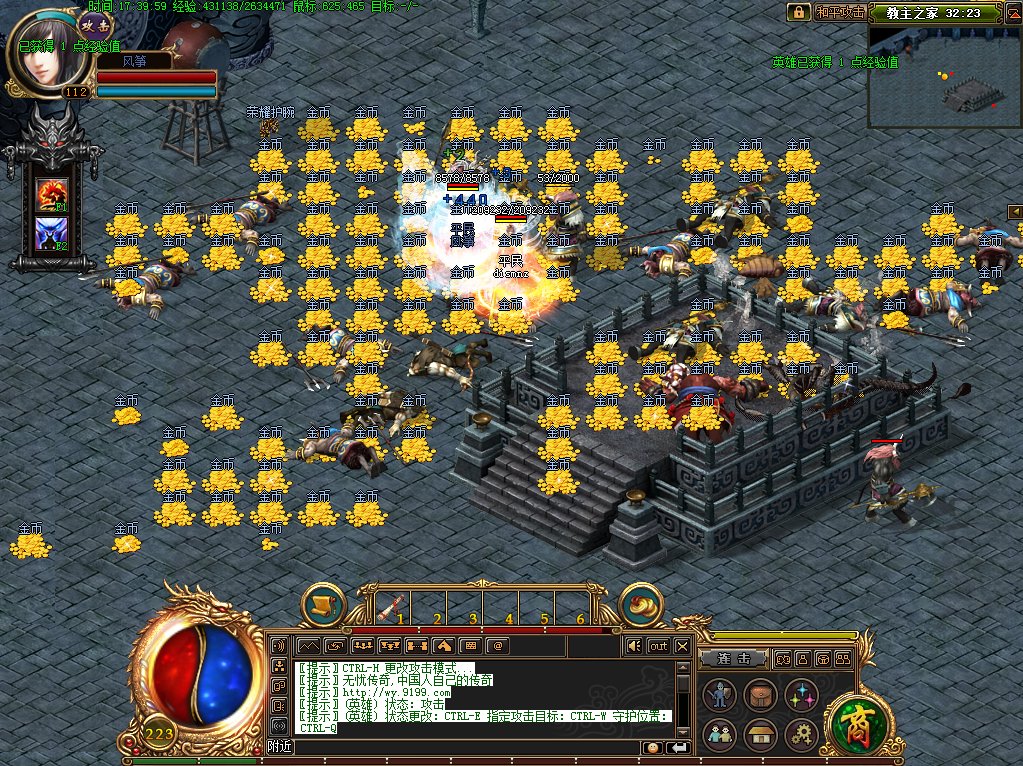1023x766 pixels.
Task: Use the scroll item in hotbar slot 1
Action: coord(393,606)
